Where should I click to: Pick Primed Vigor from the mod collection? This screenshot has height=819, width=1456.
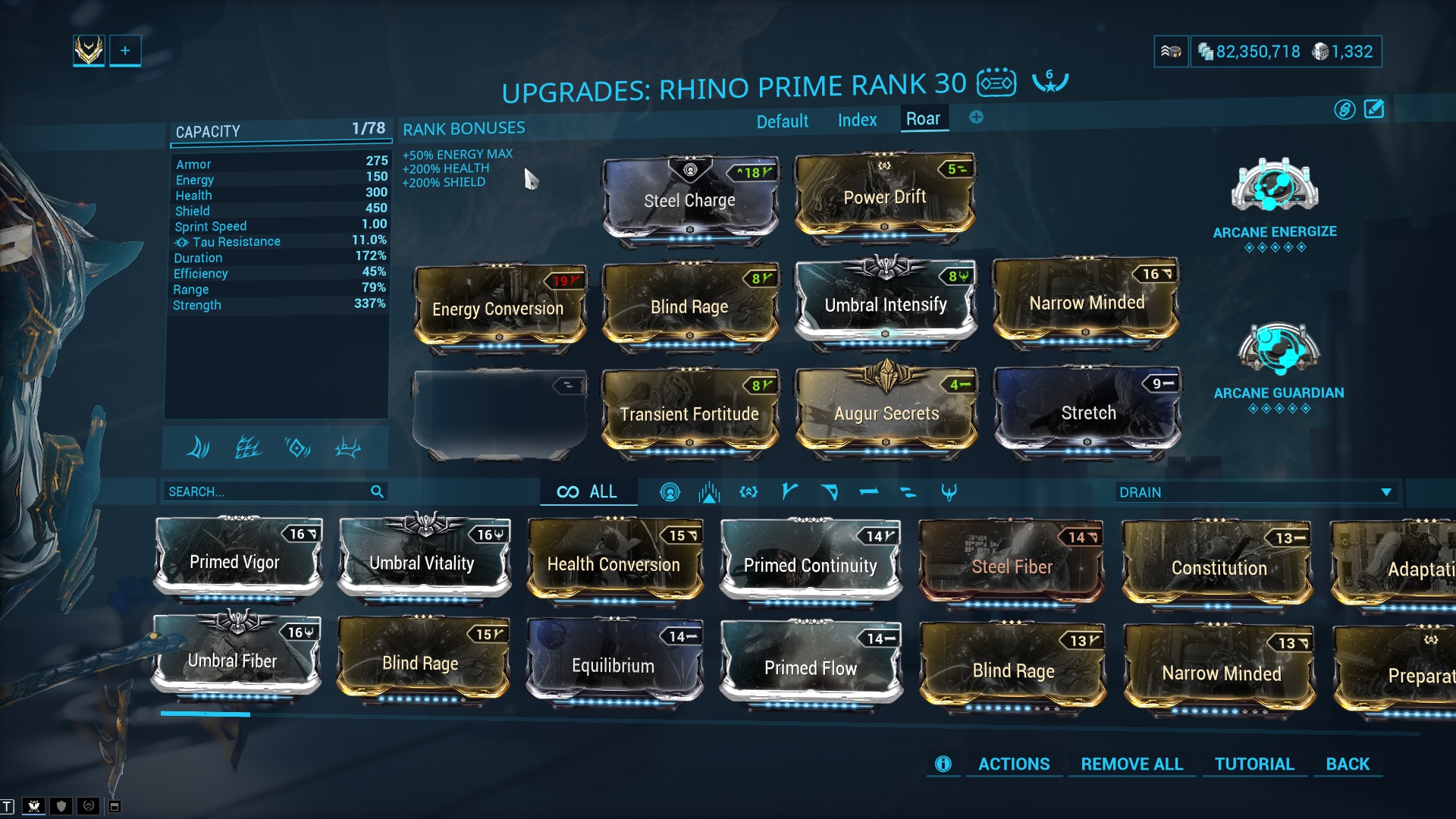pyautogui.click(x=235, y=562)
